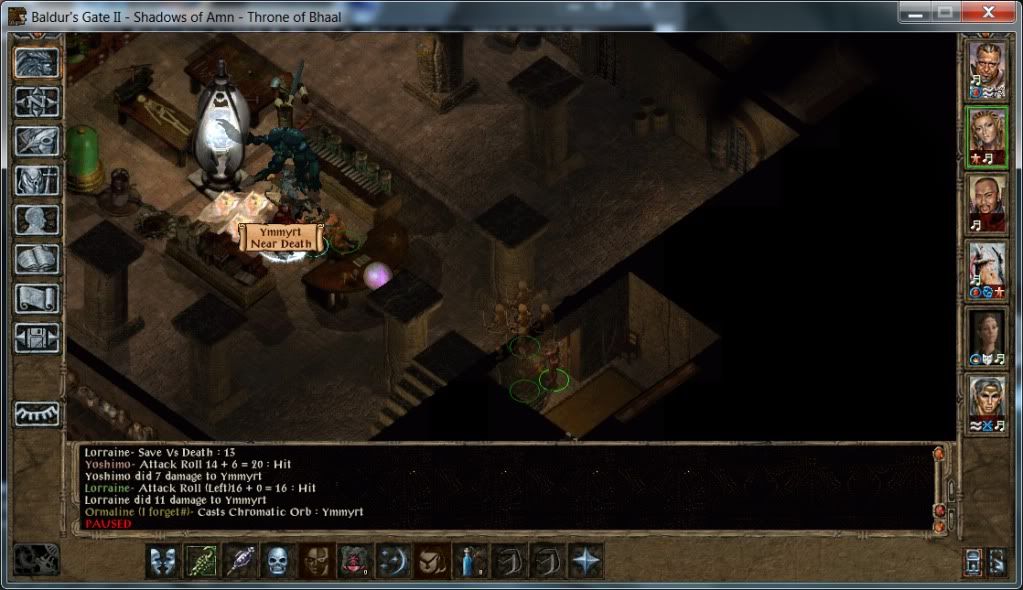Select the bald man in red portrait
This screenshot has height=590, width=1023.
(x=987, y=203)
